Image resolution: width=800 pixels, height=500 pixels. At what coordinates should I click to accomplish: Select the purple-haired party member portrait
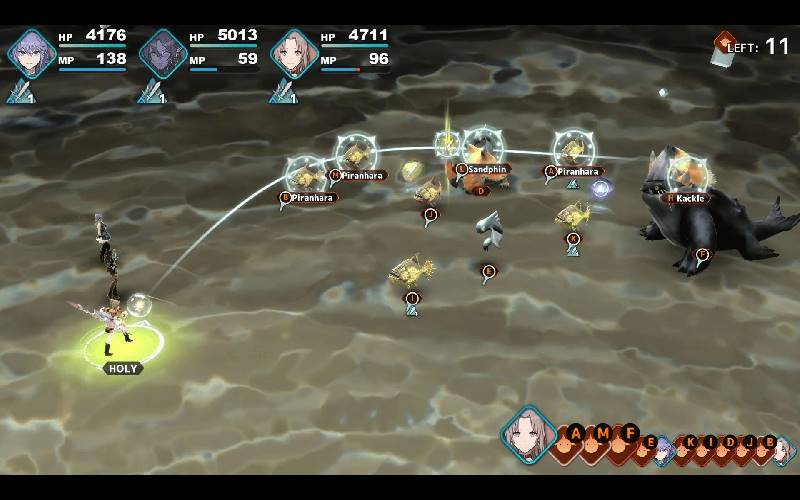29,52
